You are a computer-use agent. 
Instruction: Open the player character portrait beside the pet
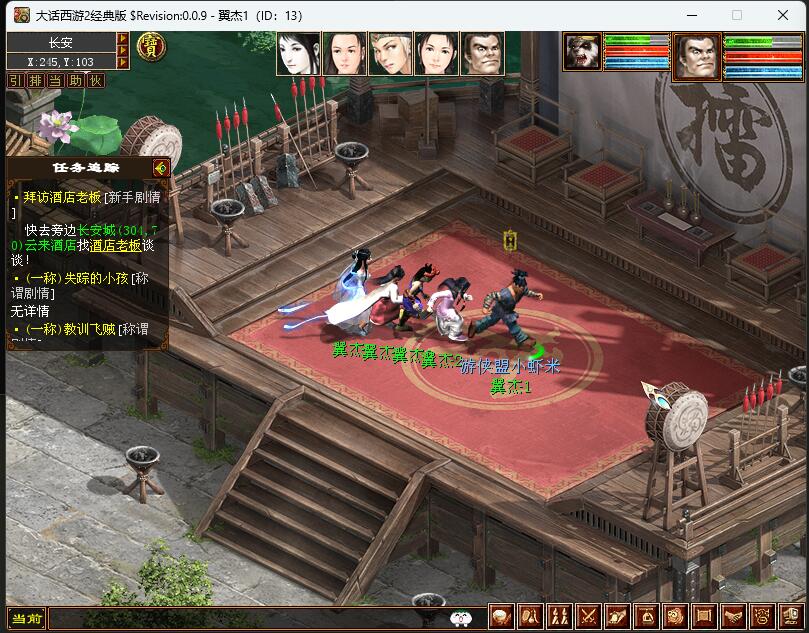(x=697, y=56)
